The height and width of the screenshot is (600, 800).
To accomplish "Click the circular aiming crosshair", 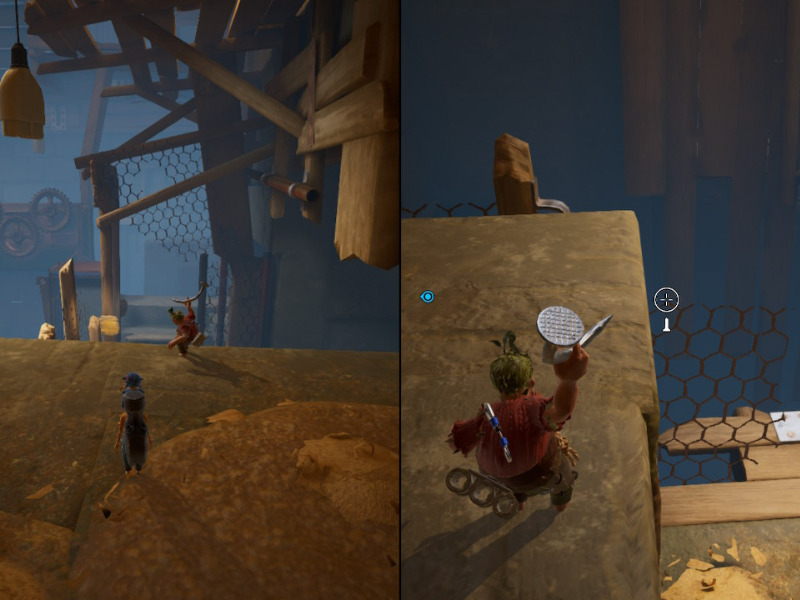I will 666,299.
